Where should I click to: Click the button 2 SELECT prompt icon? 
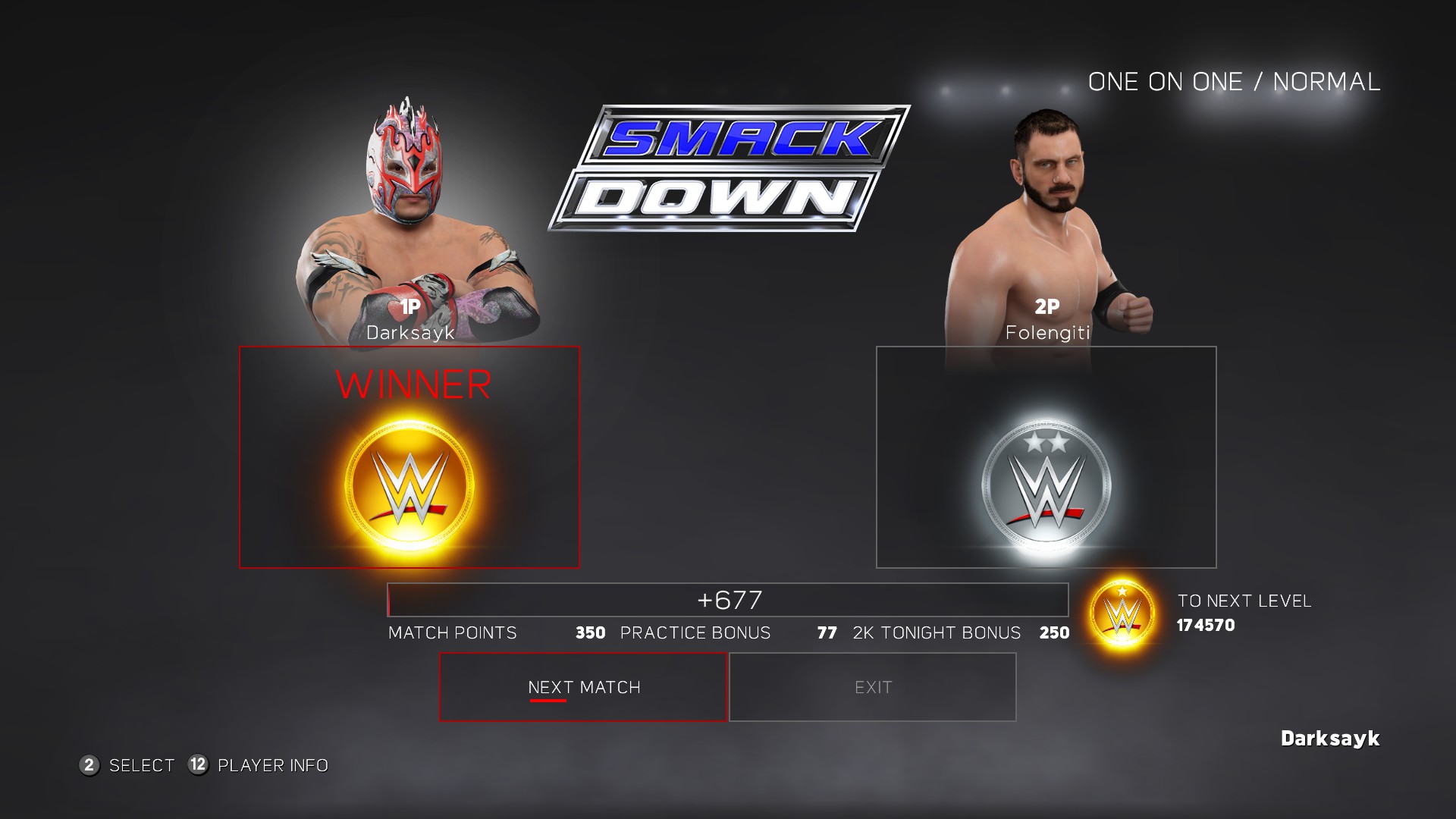(x=90, y=766)
